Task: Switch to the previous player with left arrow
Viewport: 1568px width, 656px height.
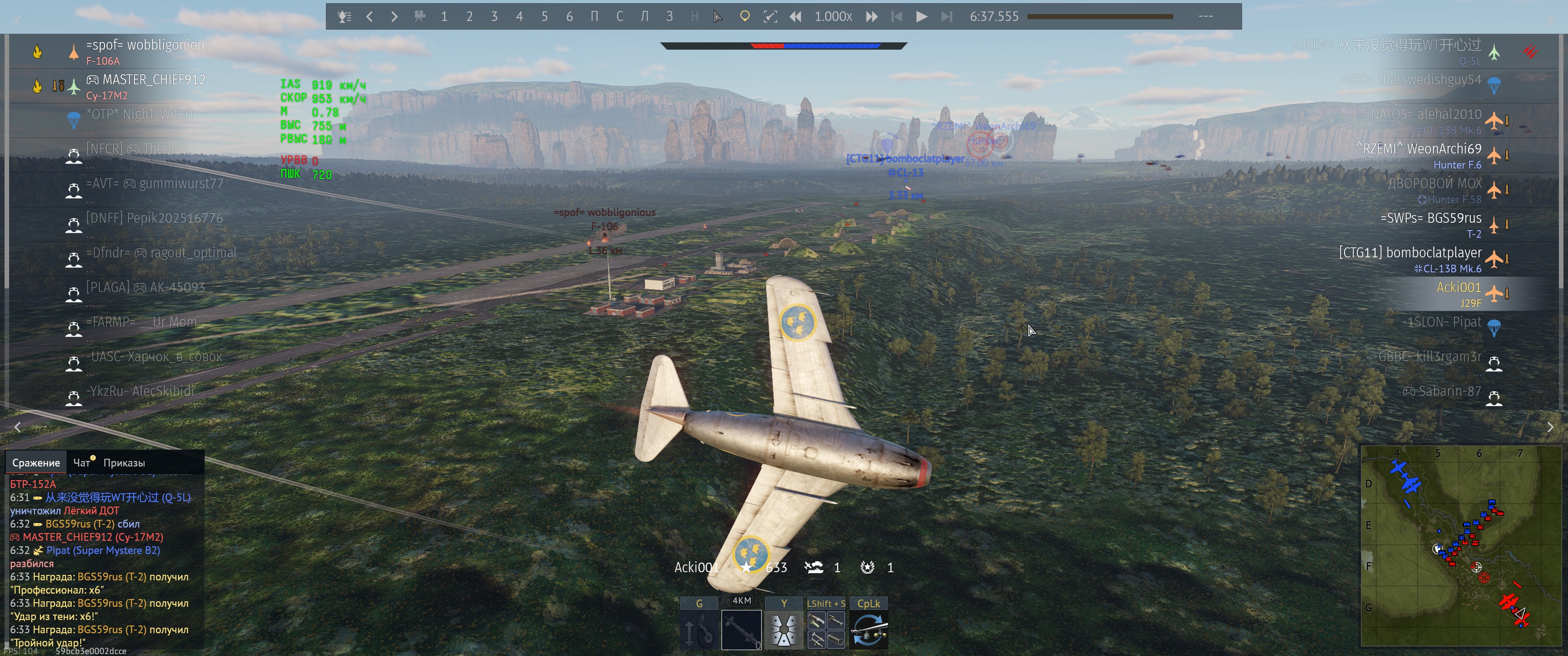Action: pyautogui.click(x=370, y=16)
